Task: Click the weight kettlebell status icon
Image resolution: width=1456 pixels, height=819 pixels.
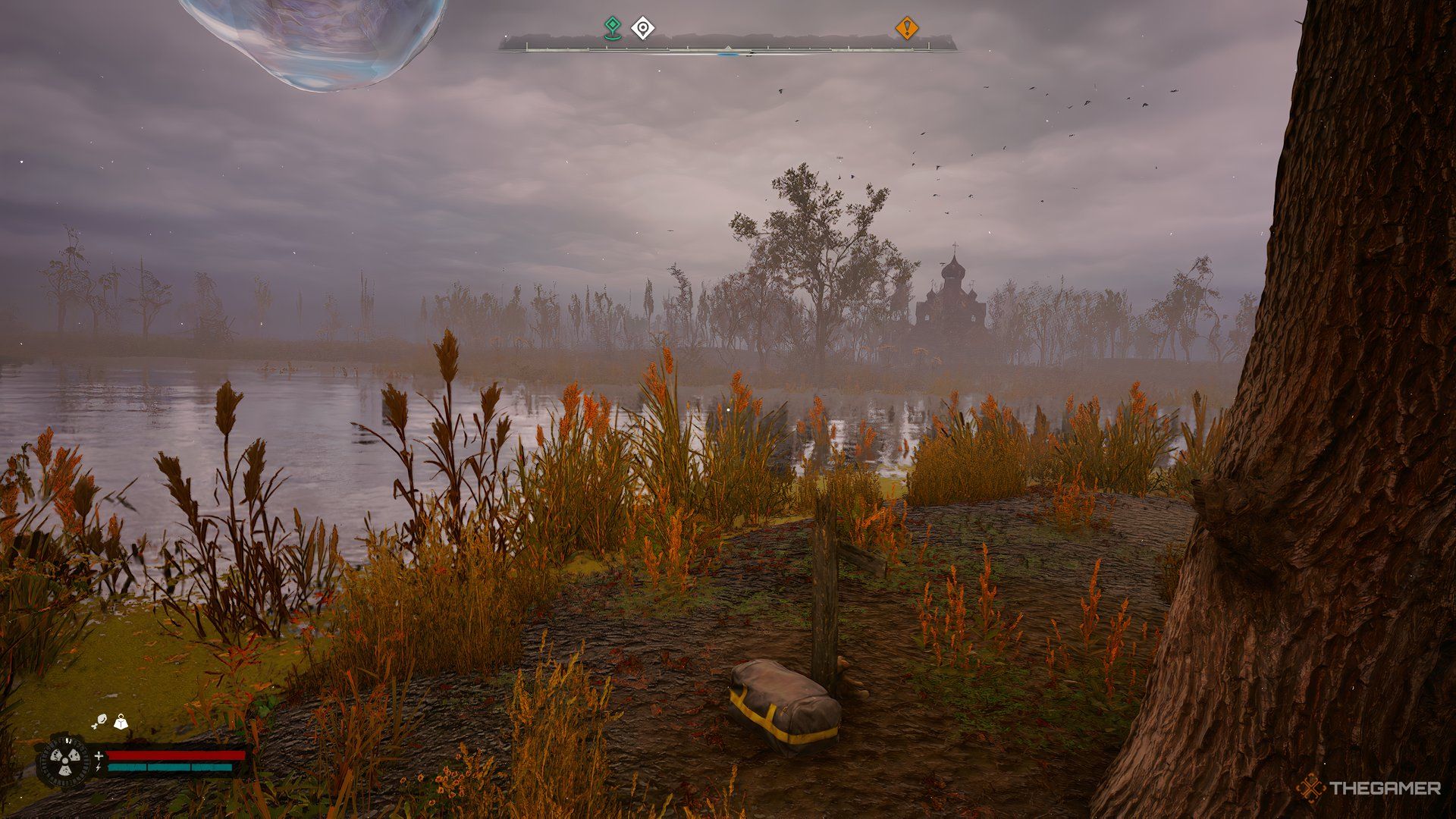Action: point(121,723)
